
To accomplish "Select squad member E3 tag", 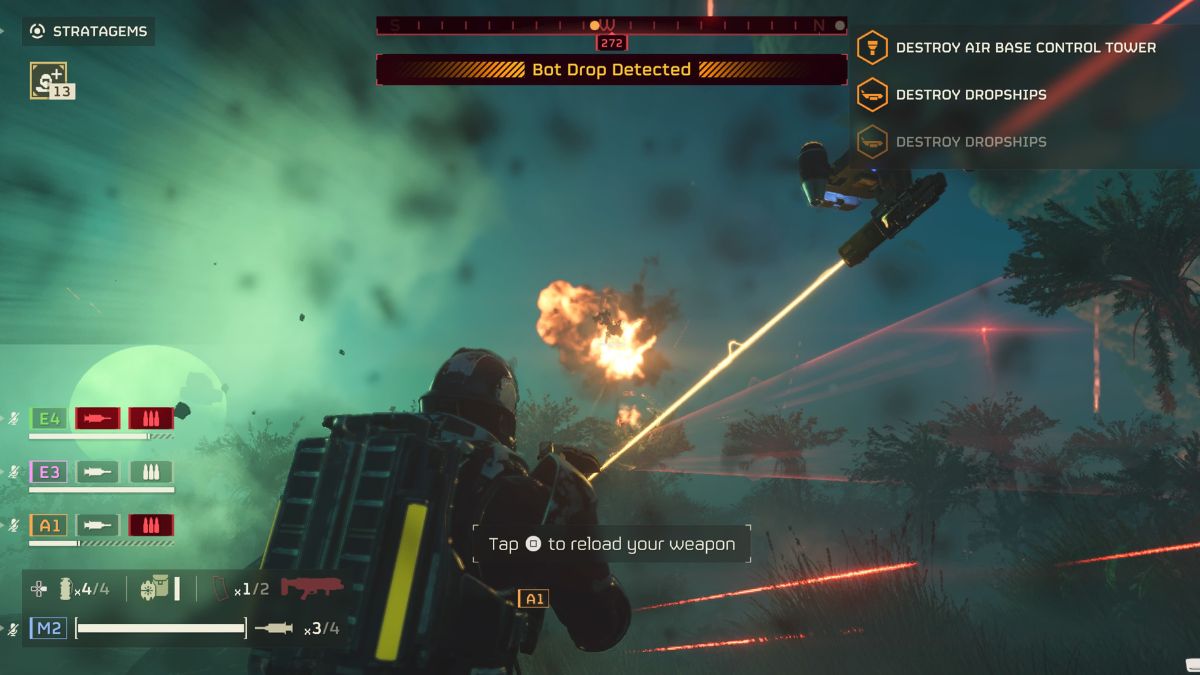I will 48,472.
